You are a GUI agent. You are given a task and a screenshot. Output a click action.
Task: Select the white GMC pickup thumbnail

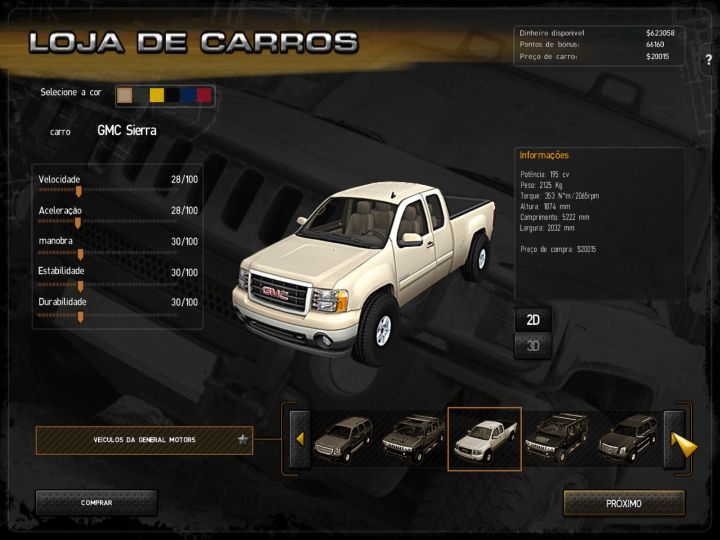484,439
